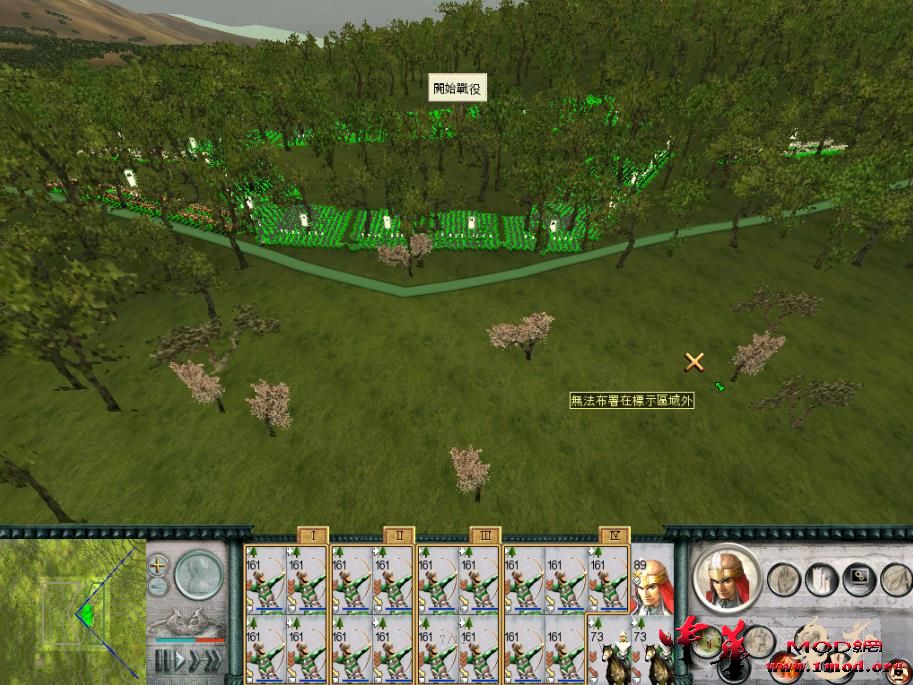Select first archer unit card in group I

coord(265,580)
